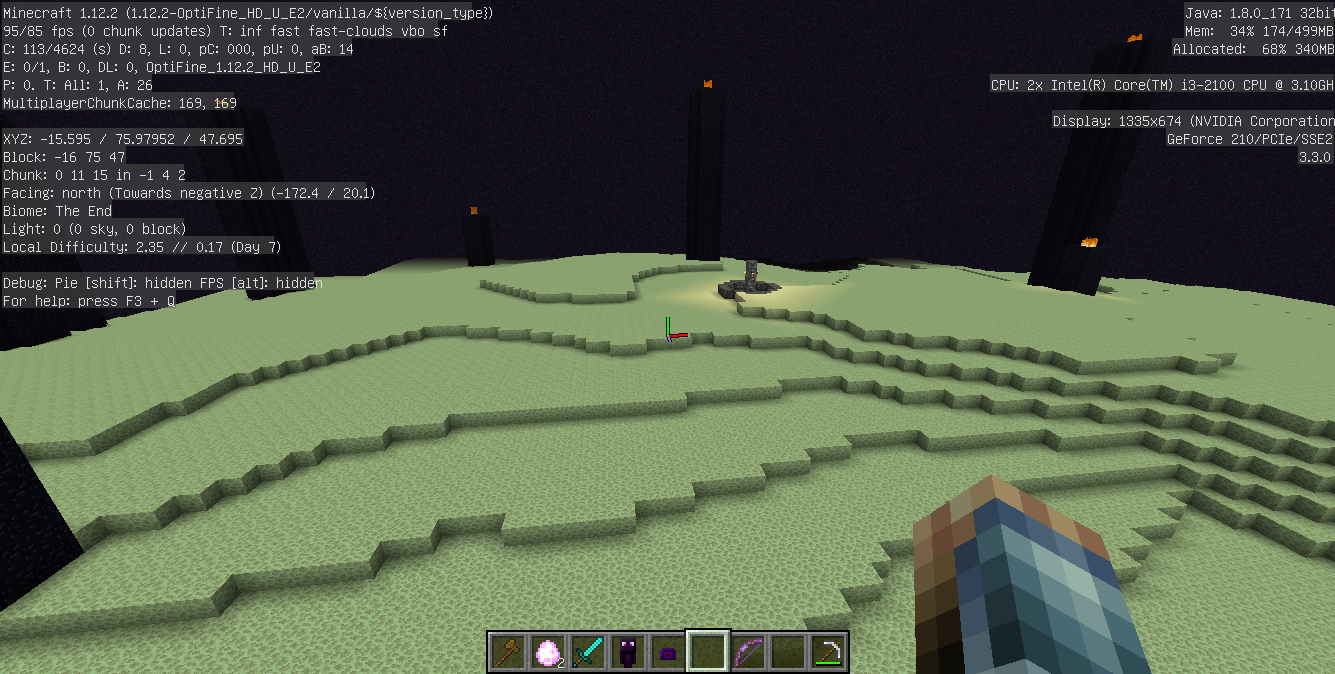Click the highlighted empty hotbar slot
Screen dimensions: 1335x674
click(708, 652)
